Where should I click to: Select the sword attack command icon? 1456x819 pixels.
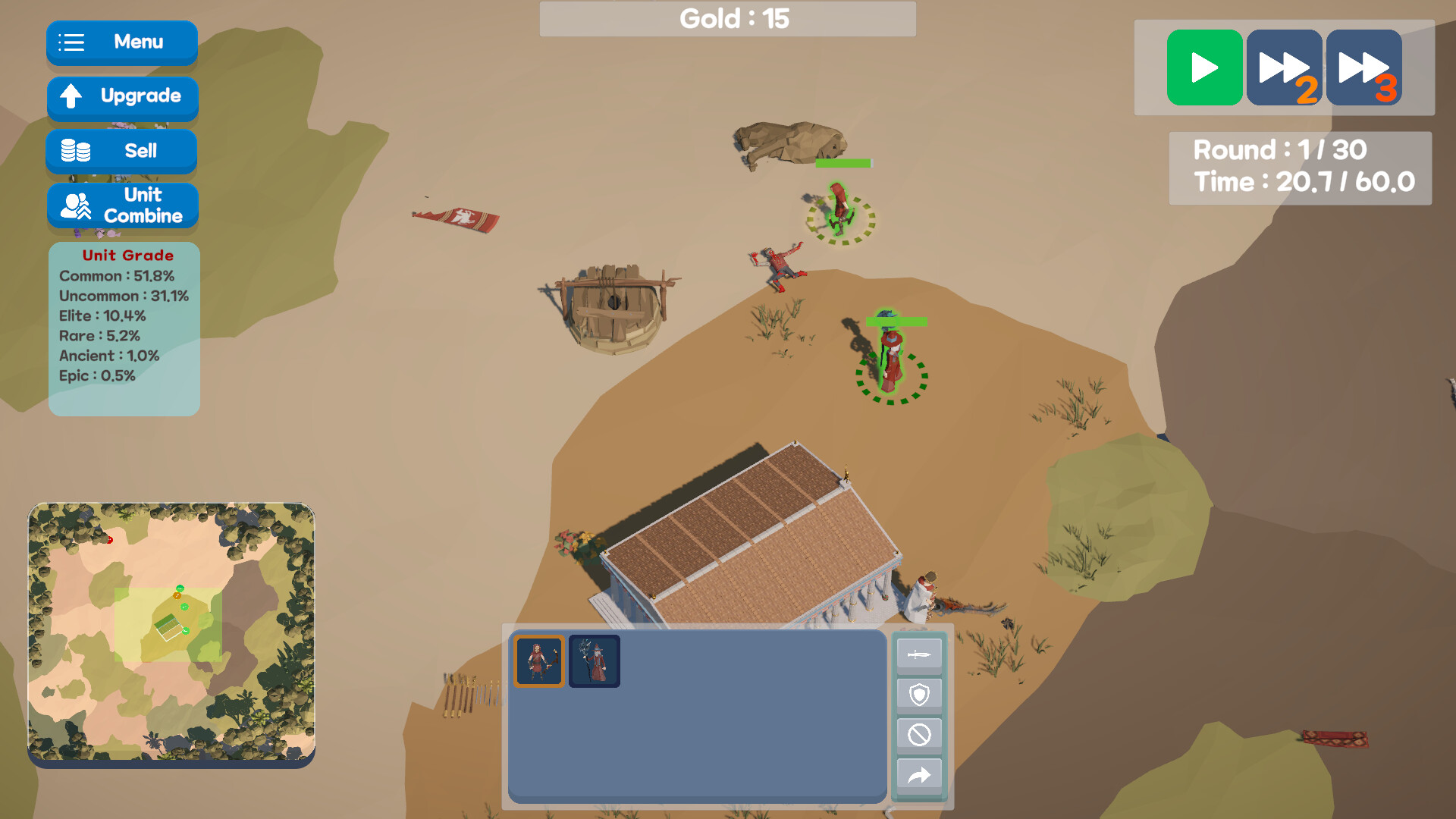tap(918, 654)
